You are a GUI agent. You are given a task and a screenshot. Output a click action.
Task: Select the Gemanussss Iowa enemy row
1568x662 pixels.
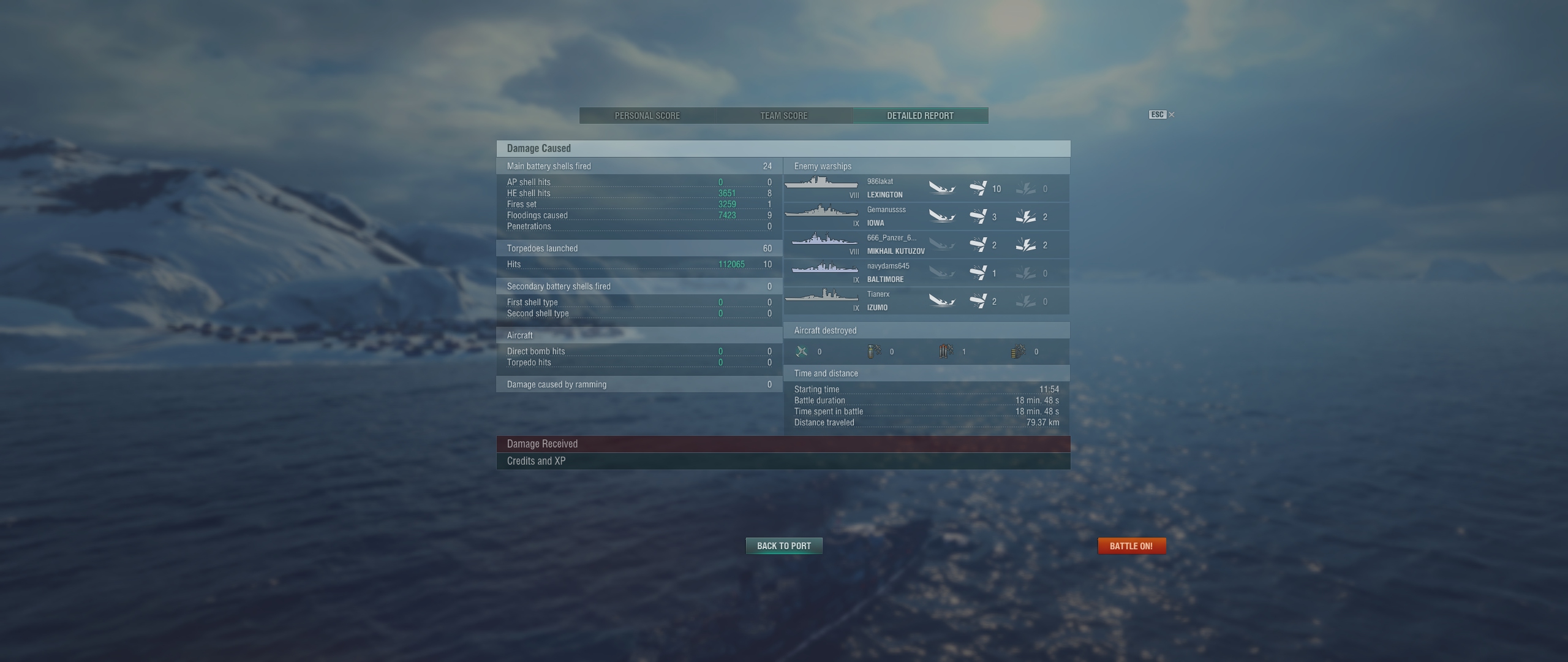tap(926, 216)
